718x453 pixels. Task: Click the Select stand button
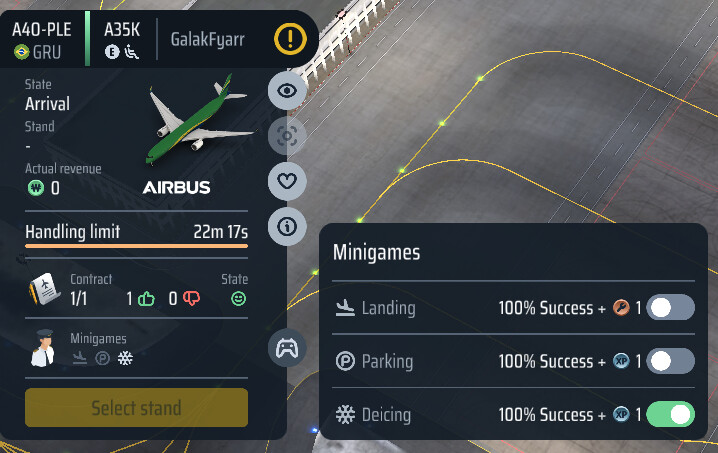[136, 408]
